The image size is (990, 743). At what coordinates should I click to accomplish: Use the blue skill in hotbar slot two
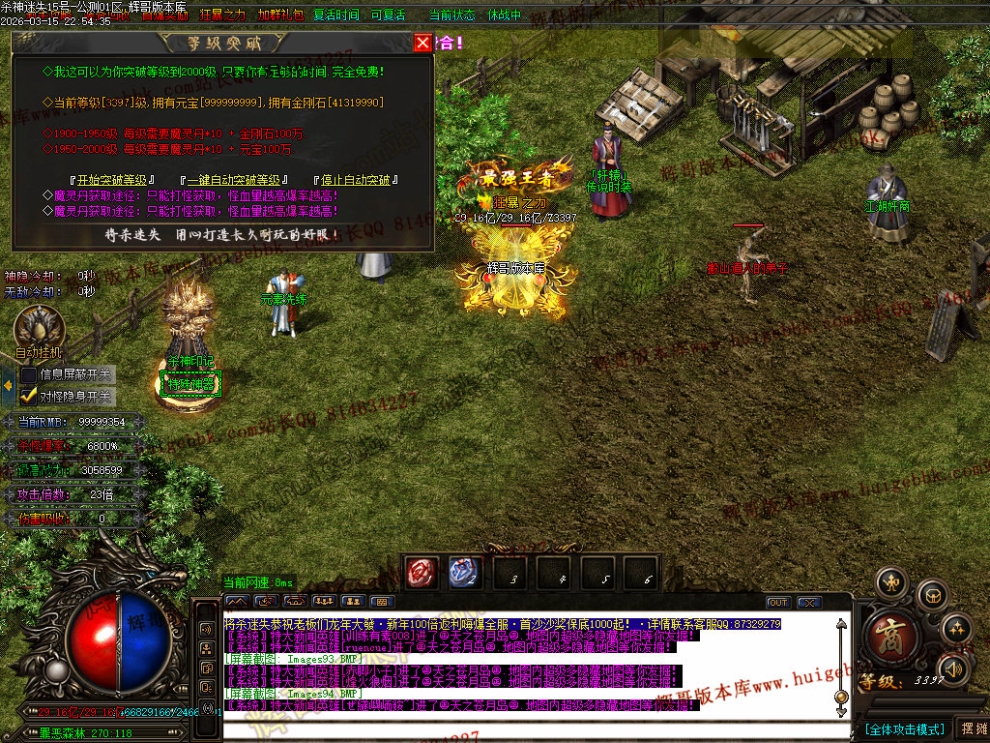464,572
